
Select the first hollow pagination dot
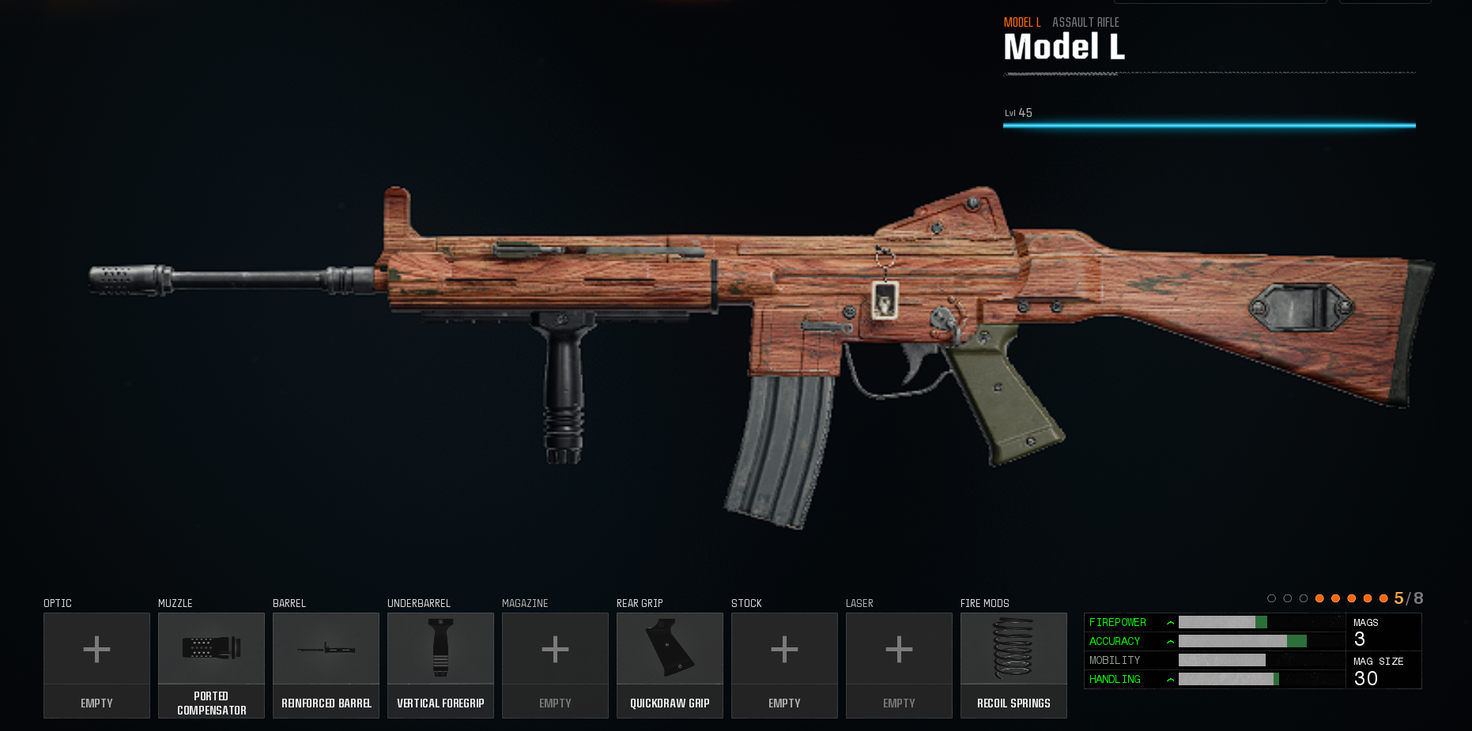pyautogui.click(x=1270, y=598)
